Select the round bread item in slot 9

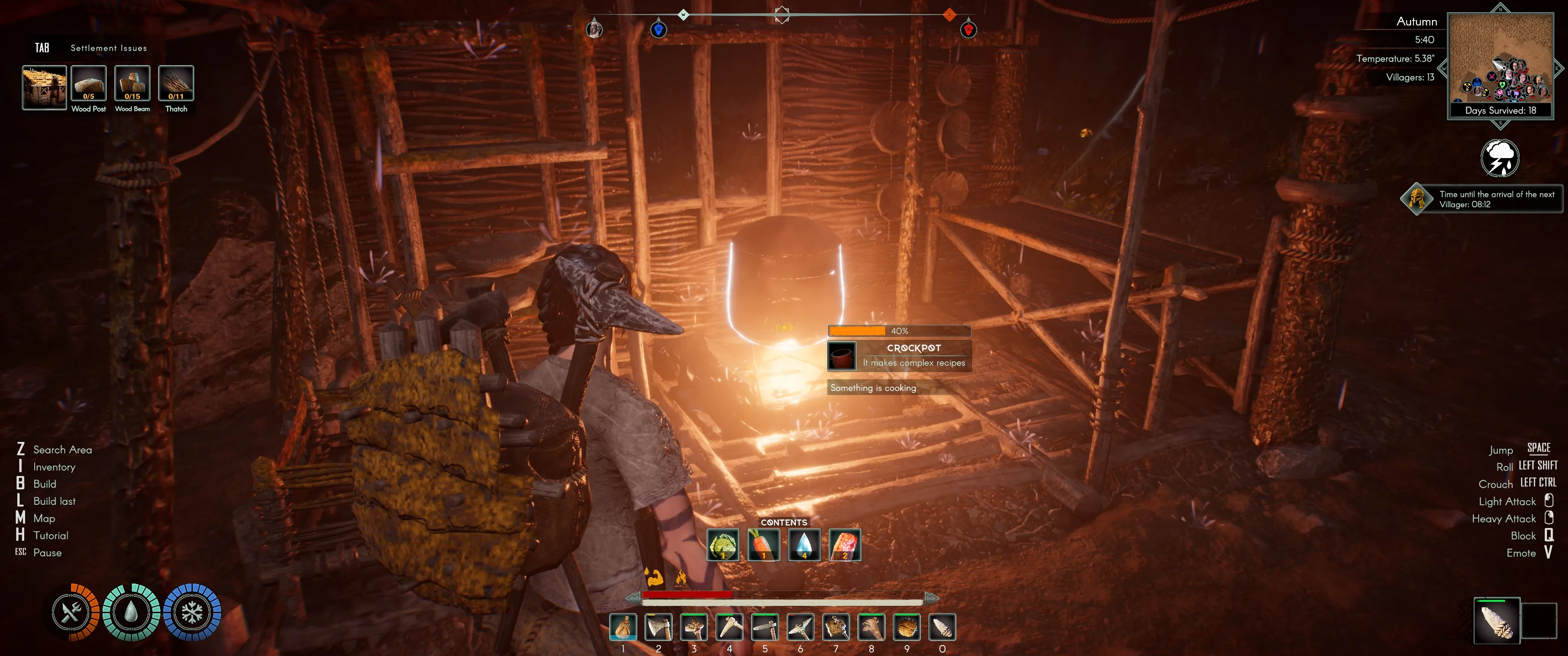tap(906, 627)
